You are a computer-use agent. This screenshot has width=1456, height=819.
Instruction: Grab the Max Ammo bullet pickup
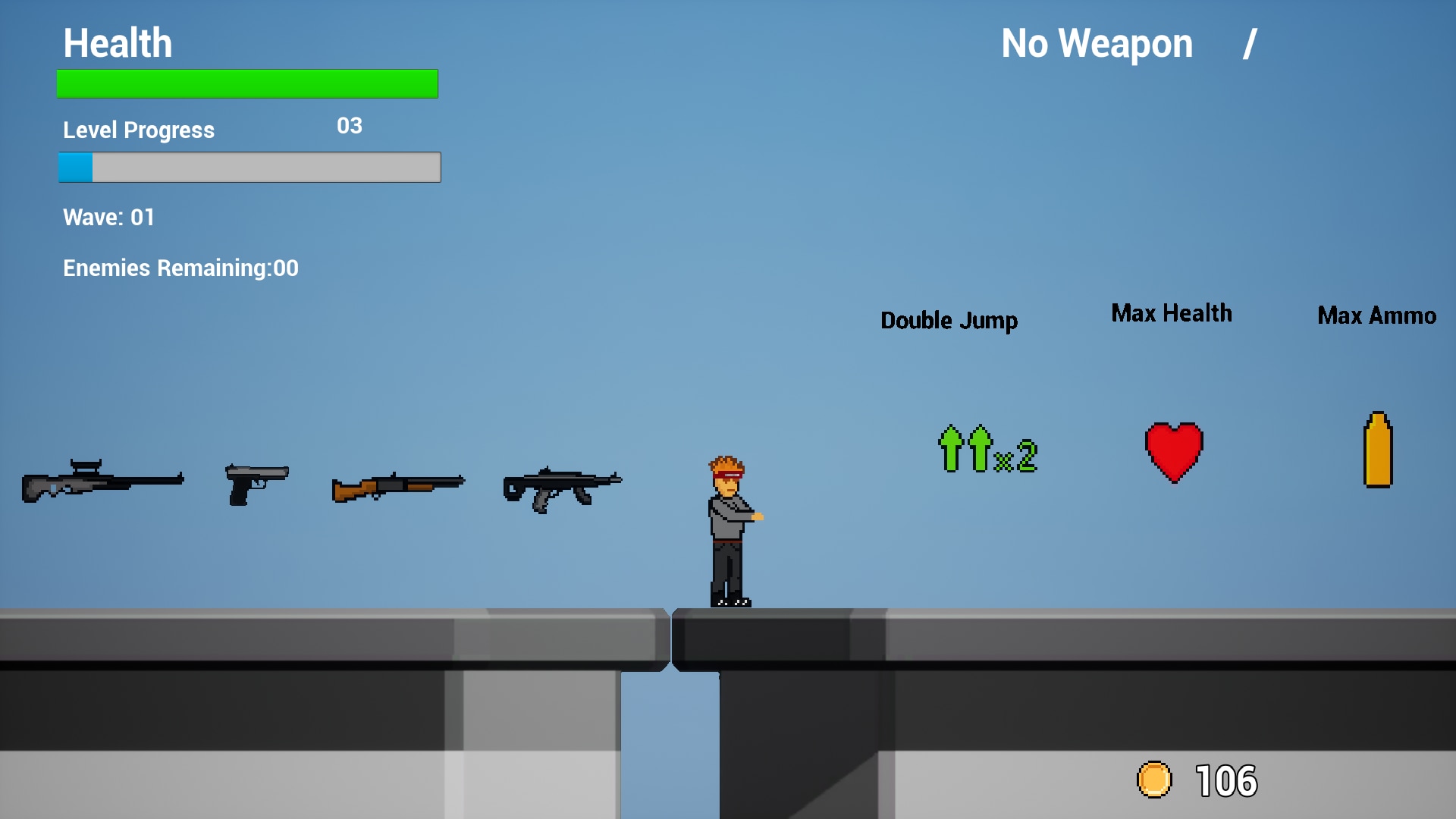tap(1378, 447)
